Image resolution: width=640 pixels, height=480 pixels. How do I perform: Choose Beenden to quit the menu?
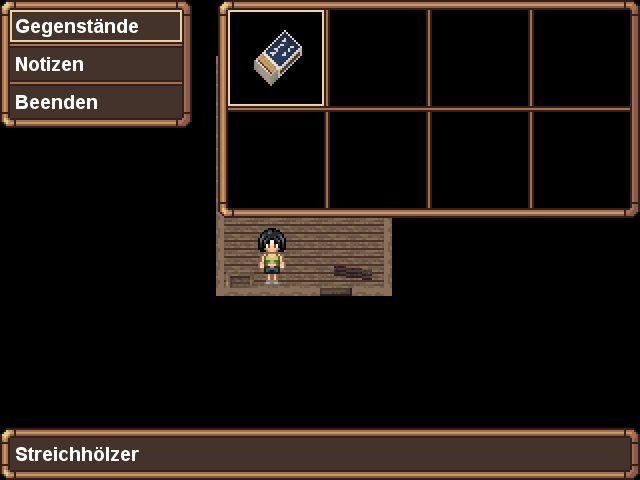pos(96,102)
